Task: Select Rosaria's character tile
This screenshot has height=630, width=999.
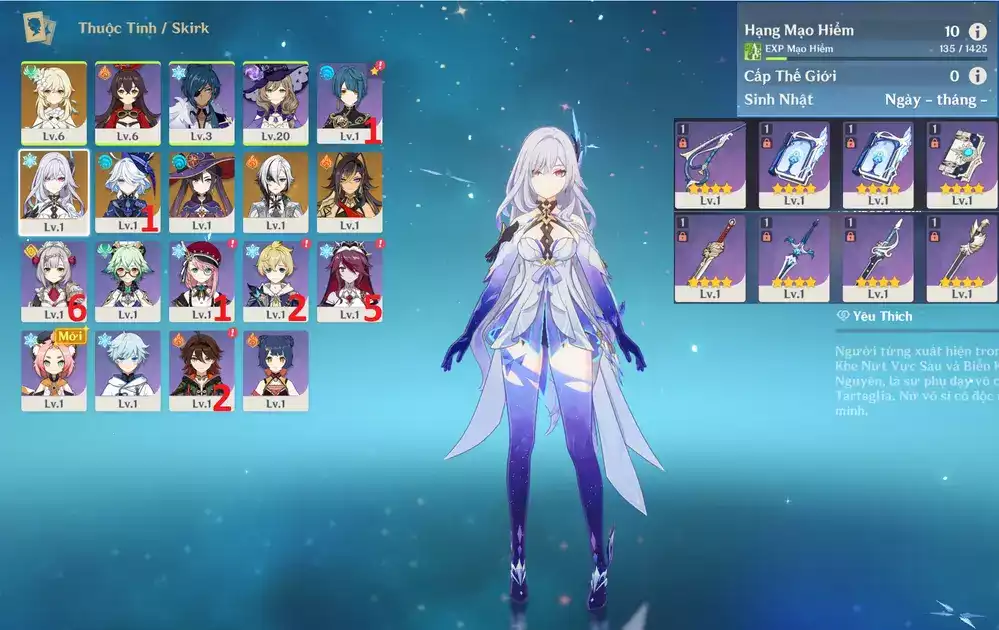Action: (x=349, y=281)
